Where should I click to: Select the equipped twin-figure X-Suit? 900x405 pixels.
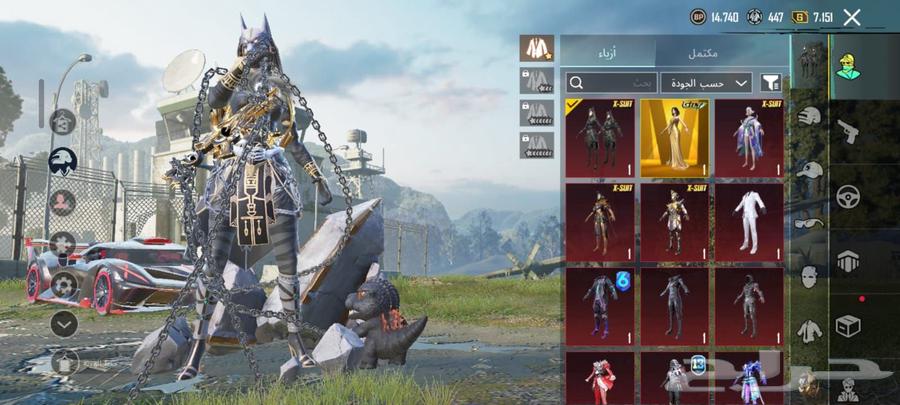tap(600, 138)
